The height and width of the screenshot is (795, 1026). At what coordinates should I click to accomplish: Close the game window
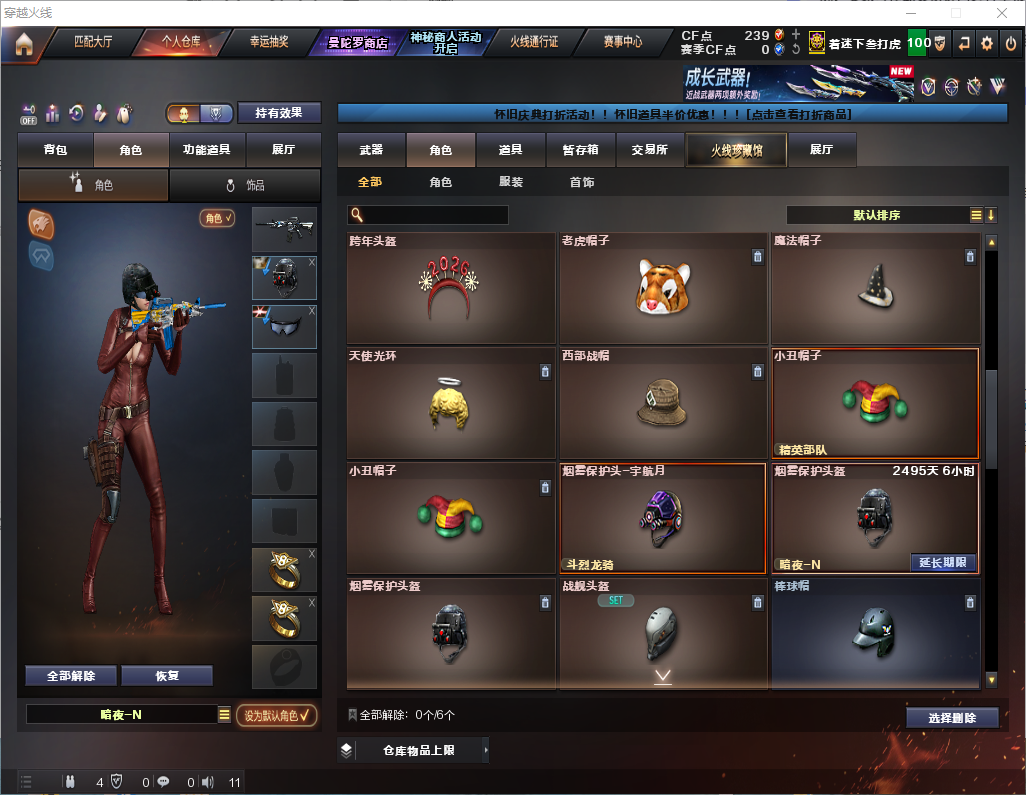click(x=1002, y=13)
